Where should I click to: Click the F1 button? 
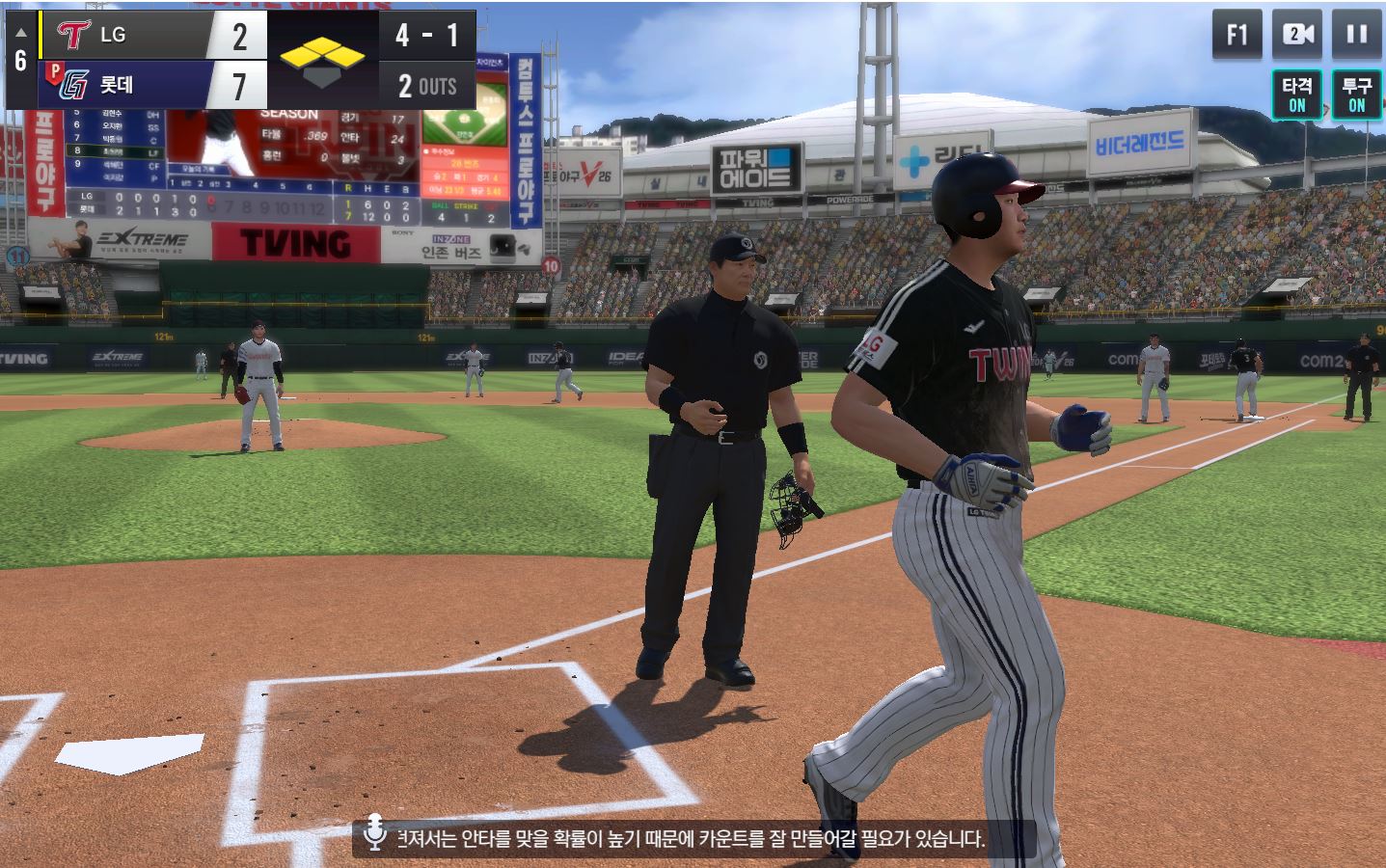point(1237,36)
